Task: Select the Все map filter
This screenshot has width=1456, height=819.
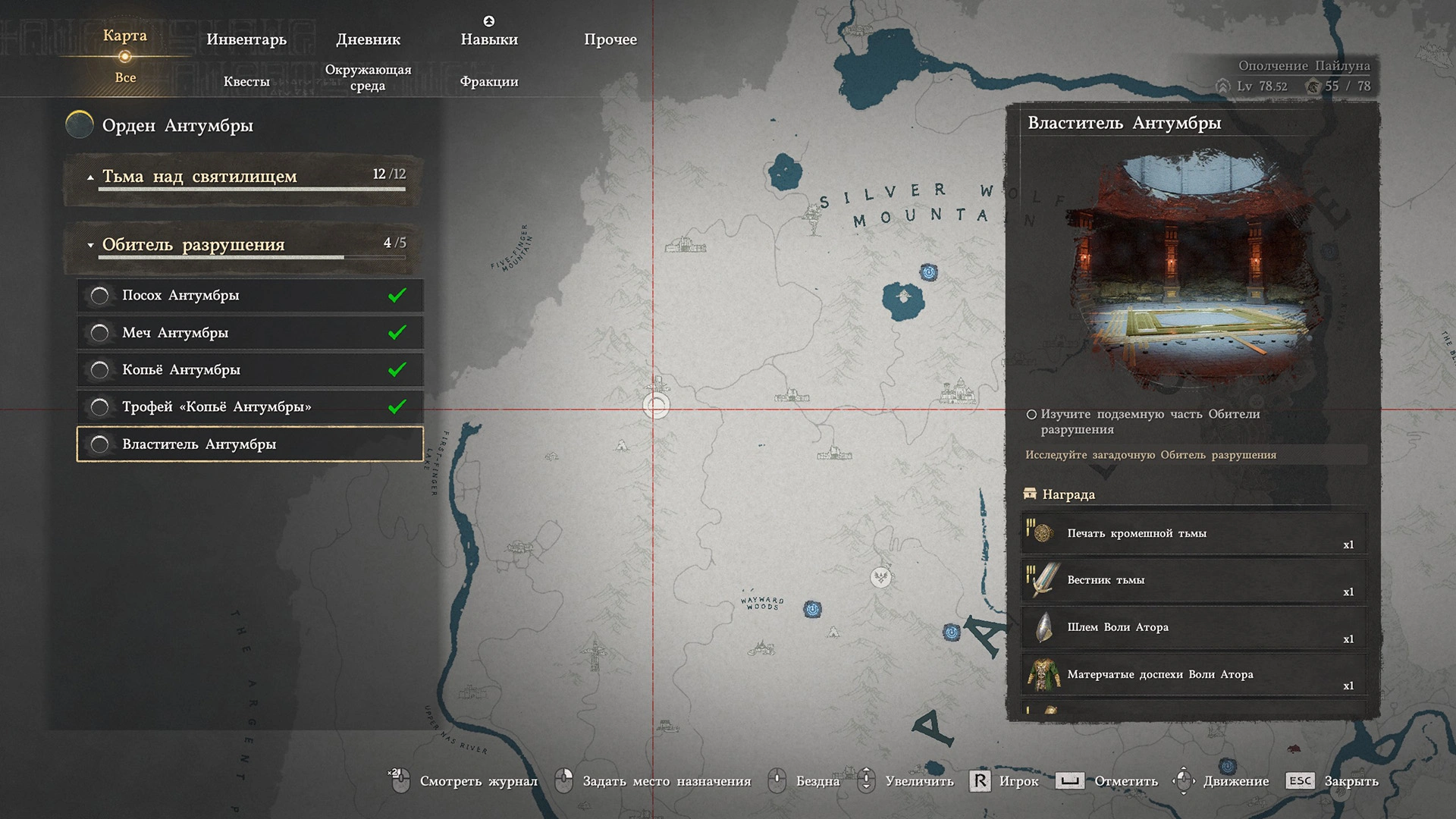Action: (125, 77)
